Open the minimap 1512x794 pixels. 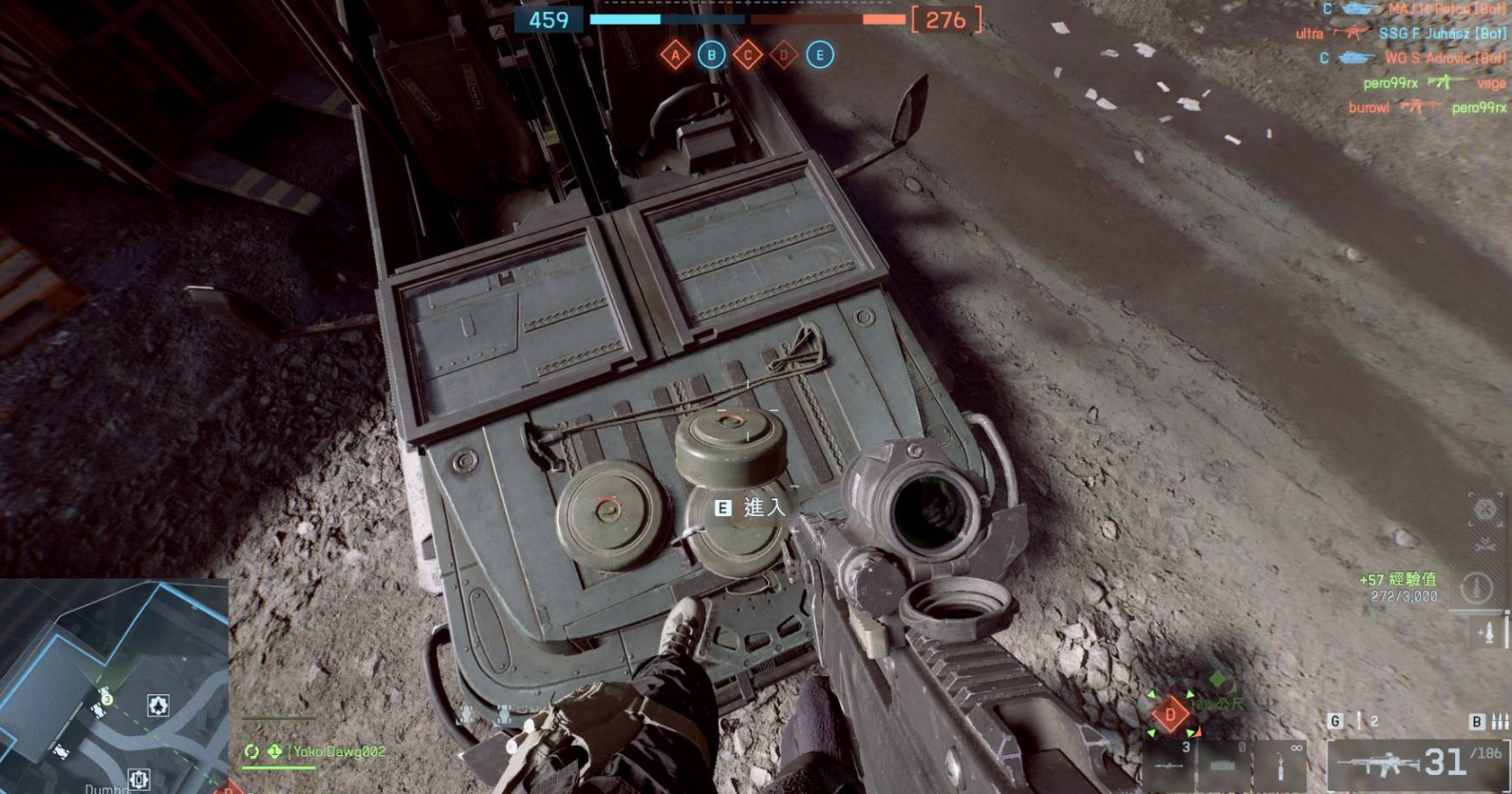(x=114, y=685)
